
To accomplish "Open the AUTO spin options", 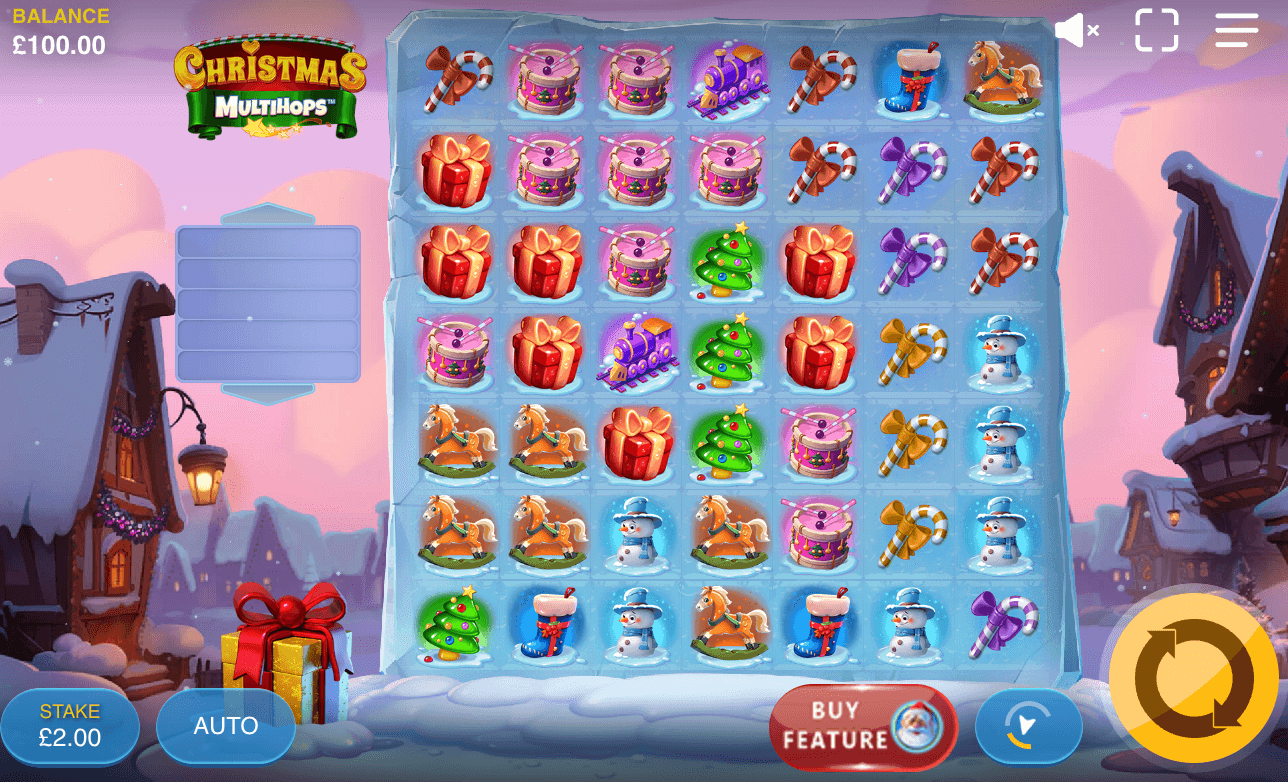I will click(x=225, y=725).
